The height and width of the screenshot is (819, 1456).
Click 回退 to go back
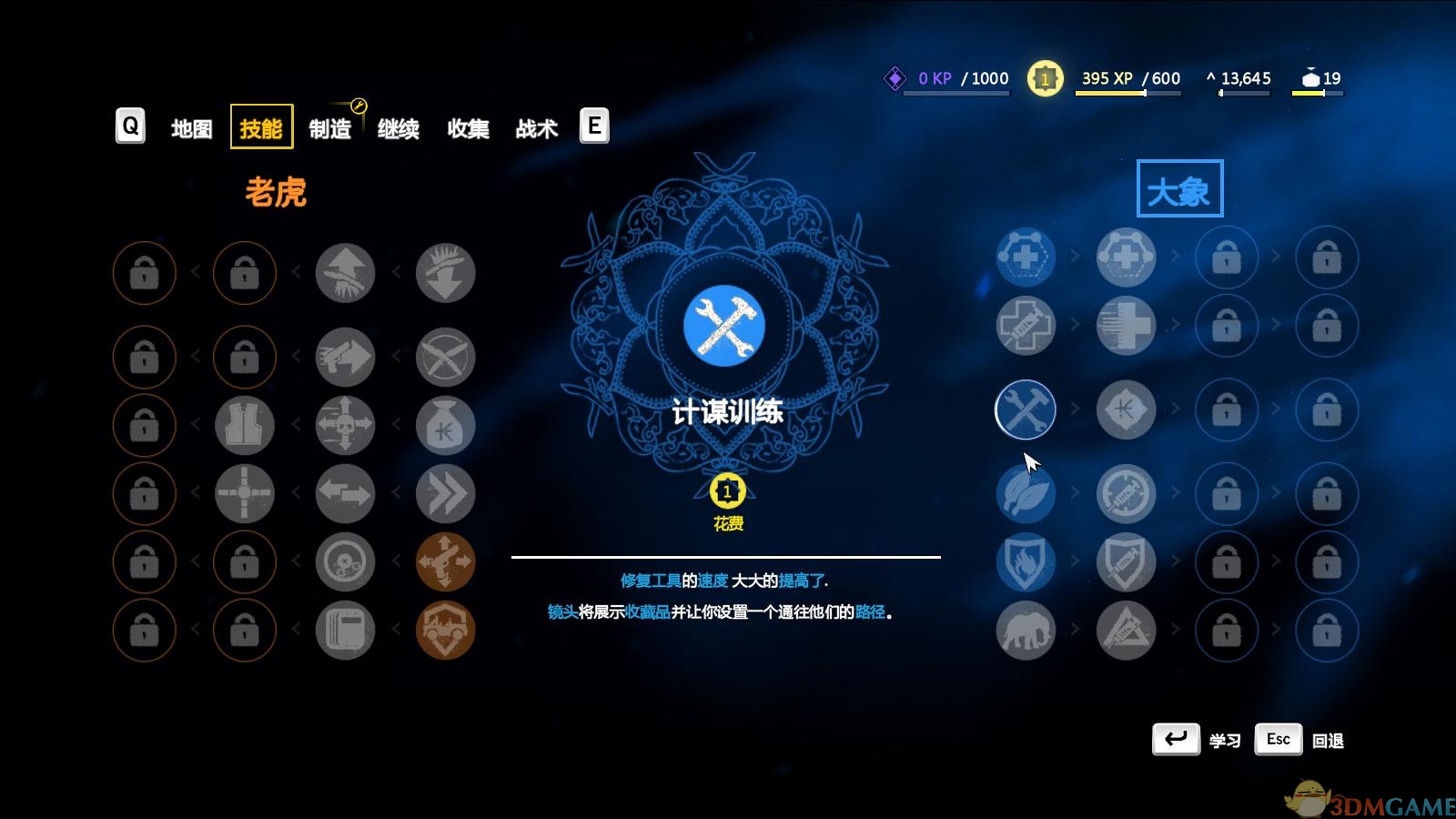pyautogui.click(x=1329, y=740)
